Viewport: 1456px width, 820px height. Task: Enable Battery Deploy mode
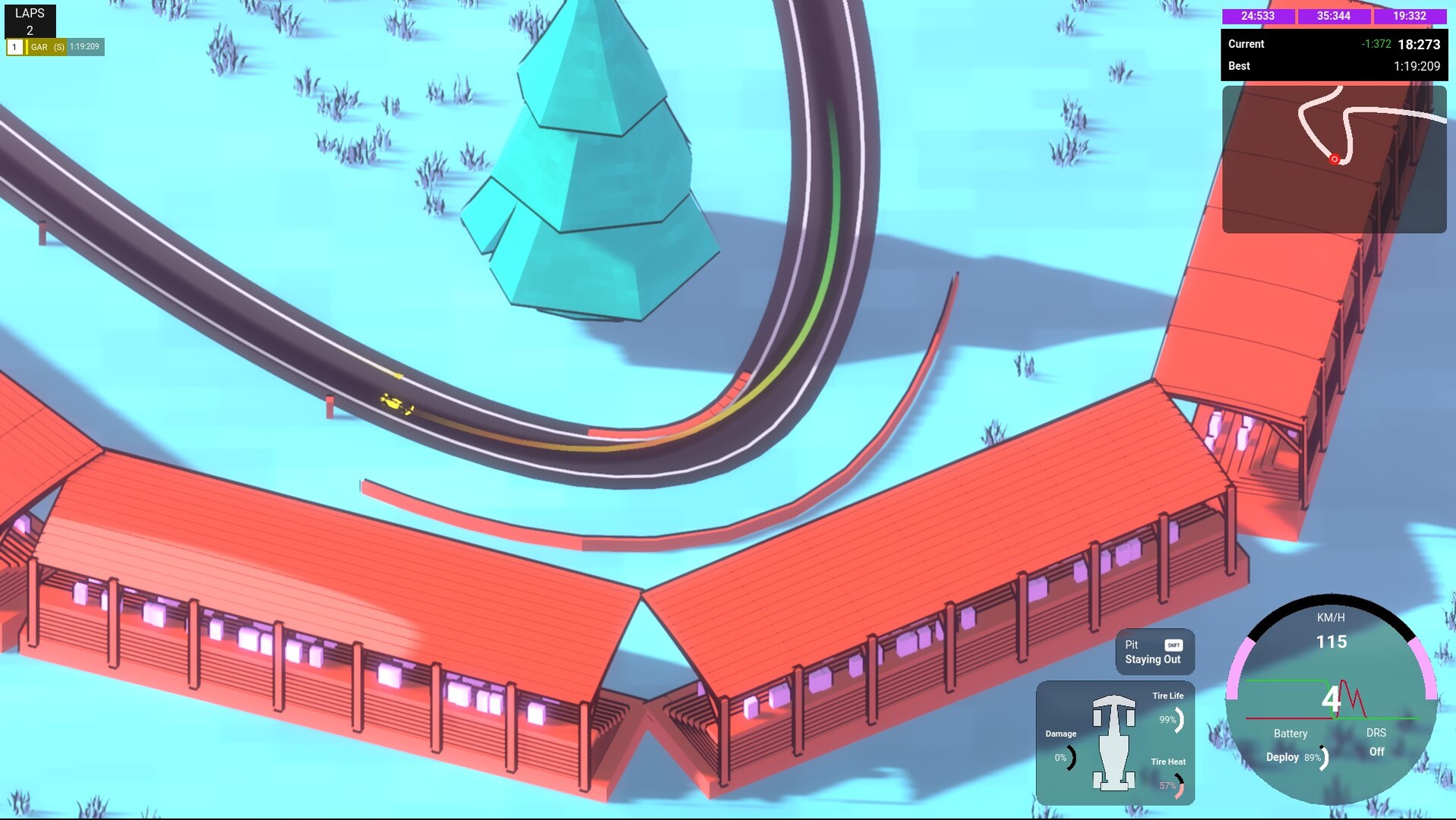point(1284,757)
